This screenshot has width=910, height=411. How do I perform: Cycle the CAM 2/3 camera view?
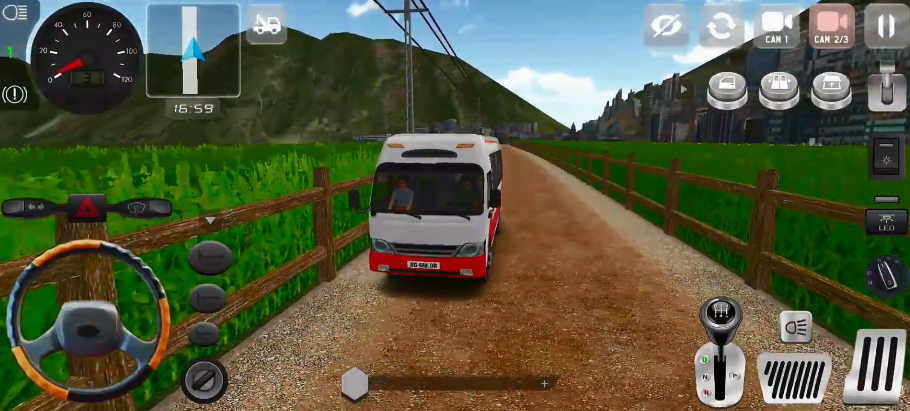click(x=831, y=25)
